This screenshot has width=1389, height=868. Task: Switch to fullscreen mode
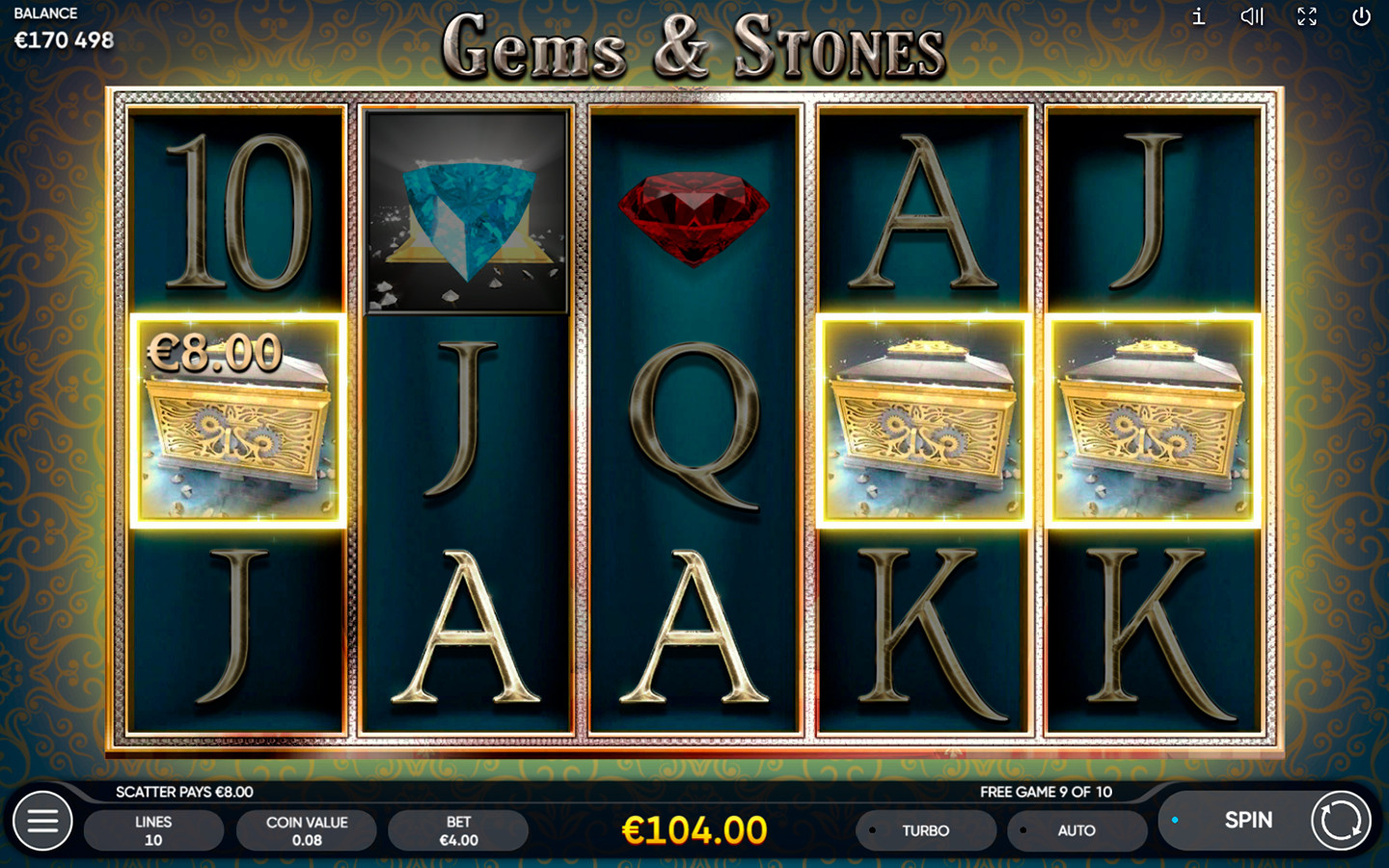click(x=1307, y=16)
